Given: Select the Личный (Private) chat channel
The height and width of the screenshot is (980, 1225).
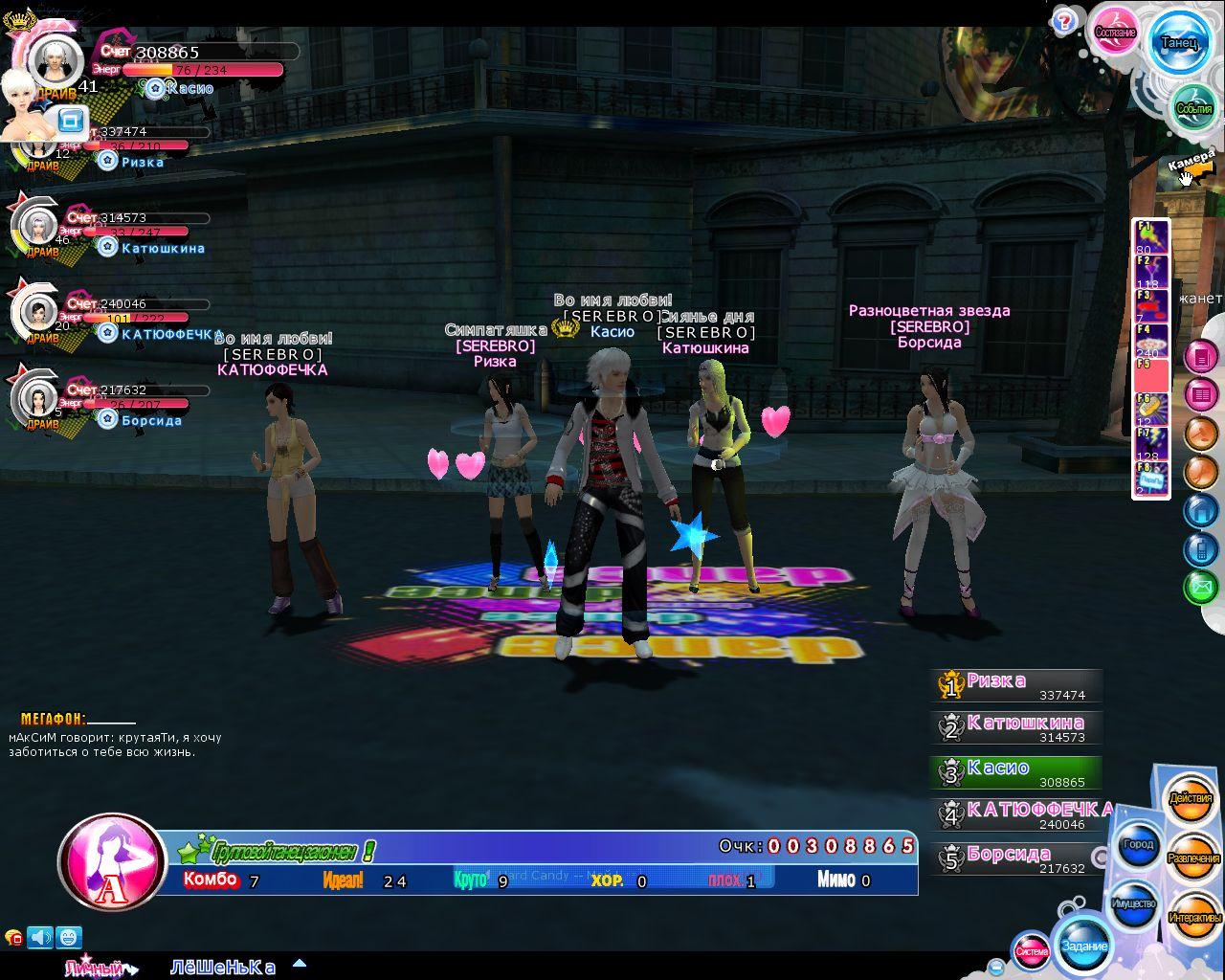Looking at the screenshot, I should point(95,968).
